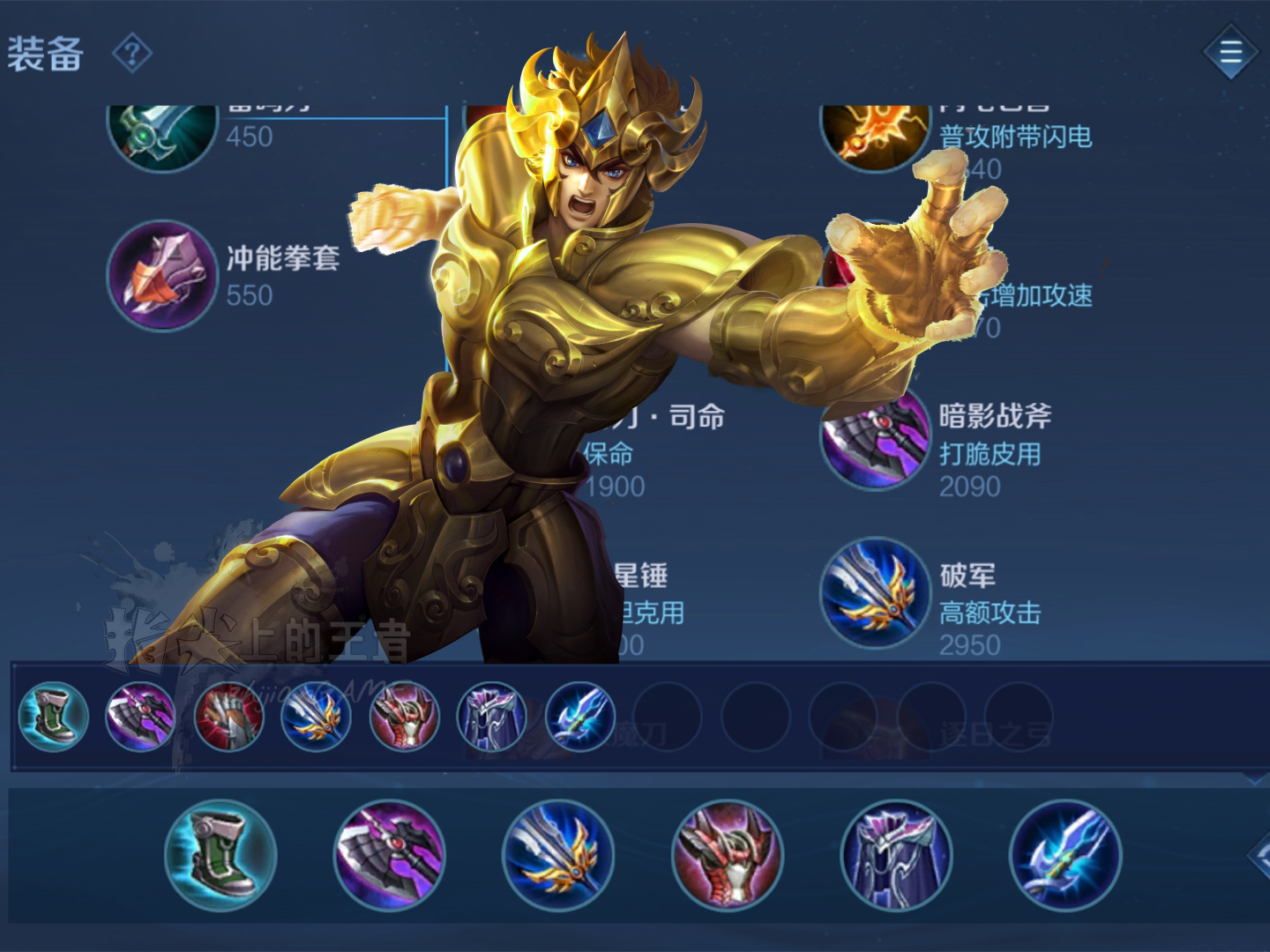Click the large green boots equipment icon
The image size is (1270, 952).
[x=220, y=855]
